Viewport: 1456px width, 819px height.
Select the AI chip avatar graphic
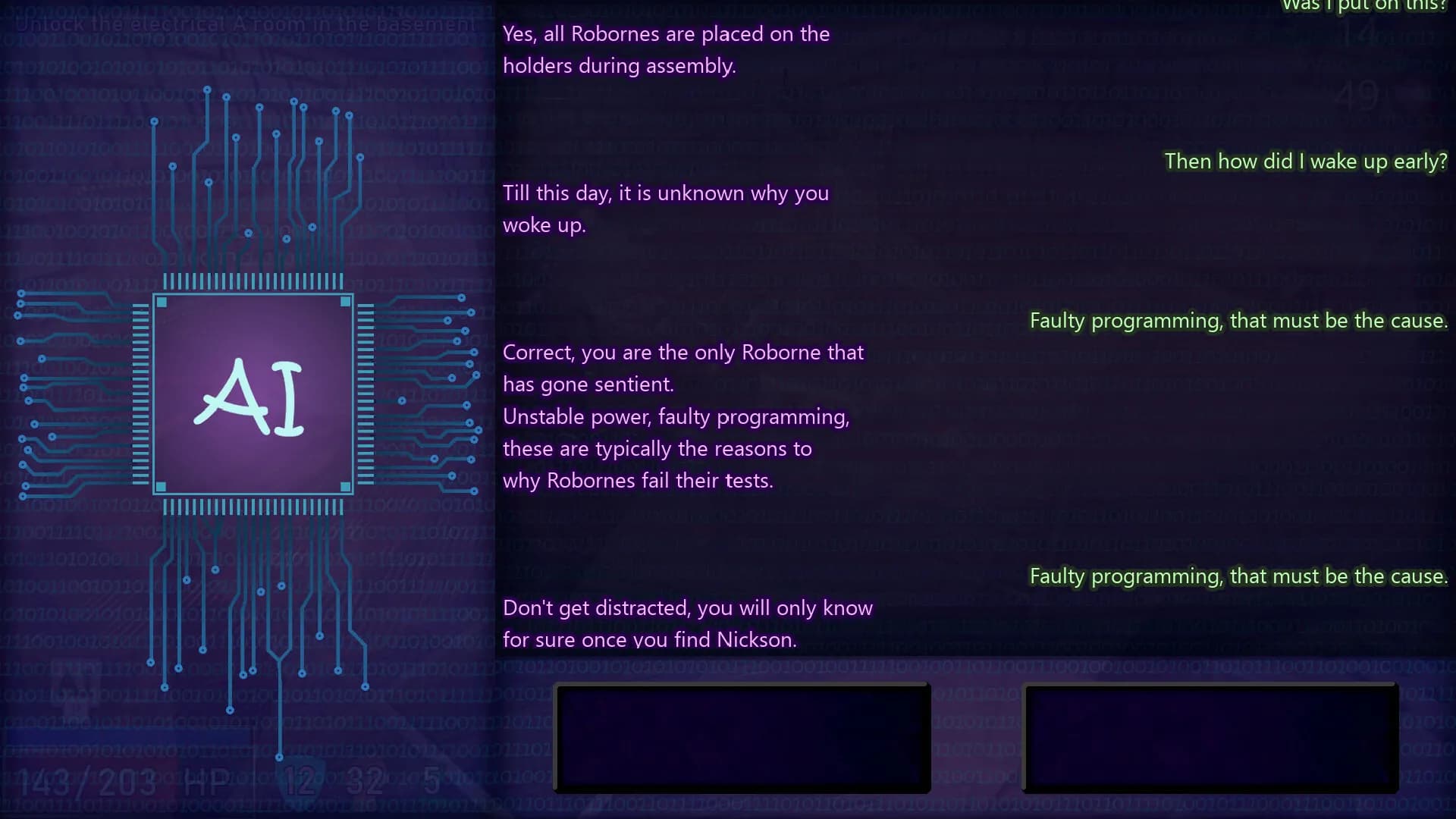tap(253, 393)
